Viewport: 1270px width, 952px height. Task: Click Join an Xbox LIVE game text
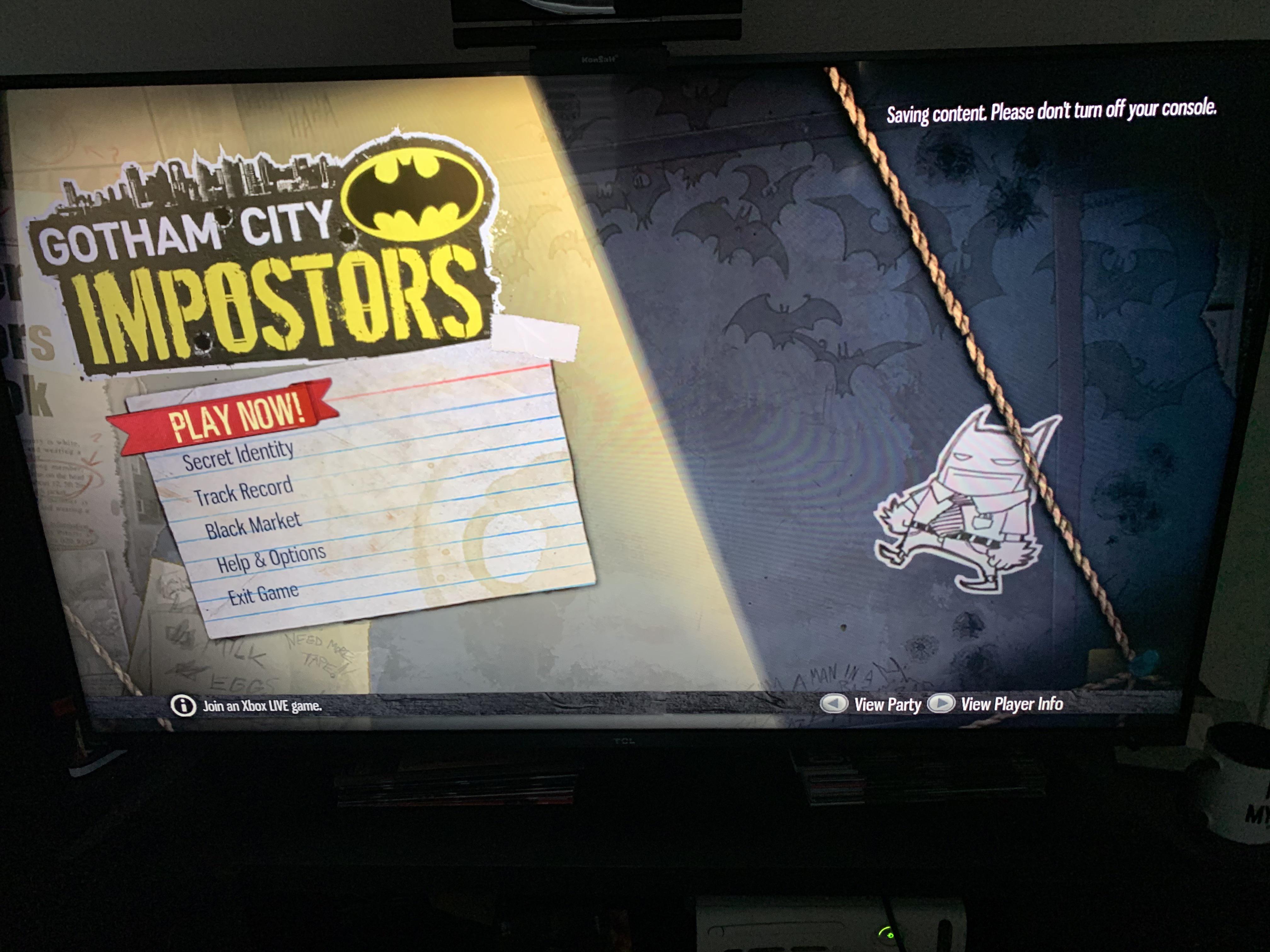click(262, 707)
